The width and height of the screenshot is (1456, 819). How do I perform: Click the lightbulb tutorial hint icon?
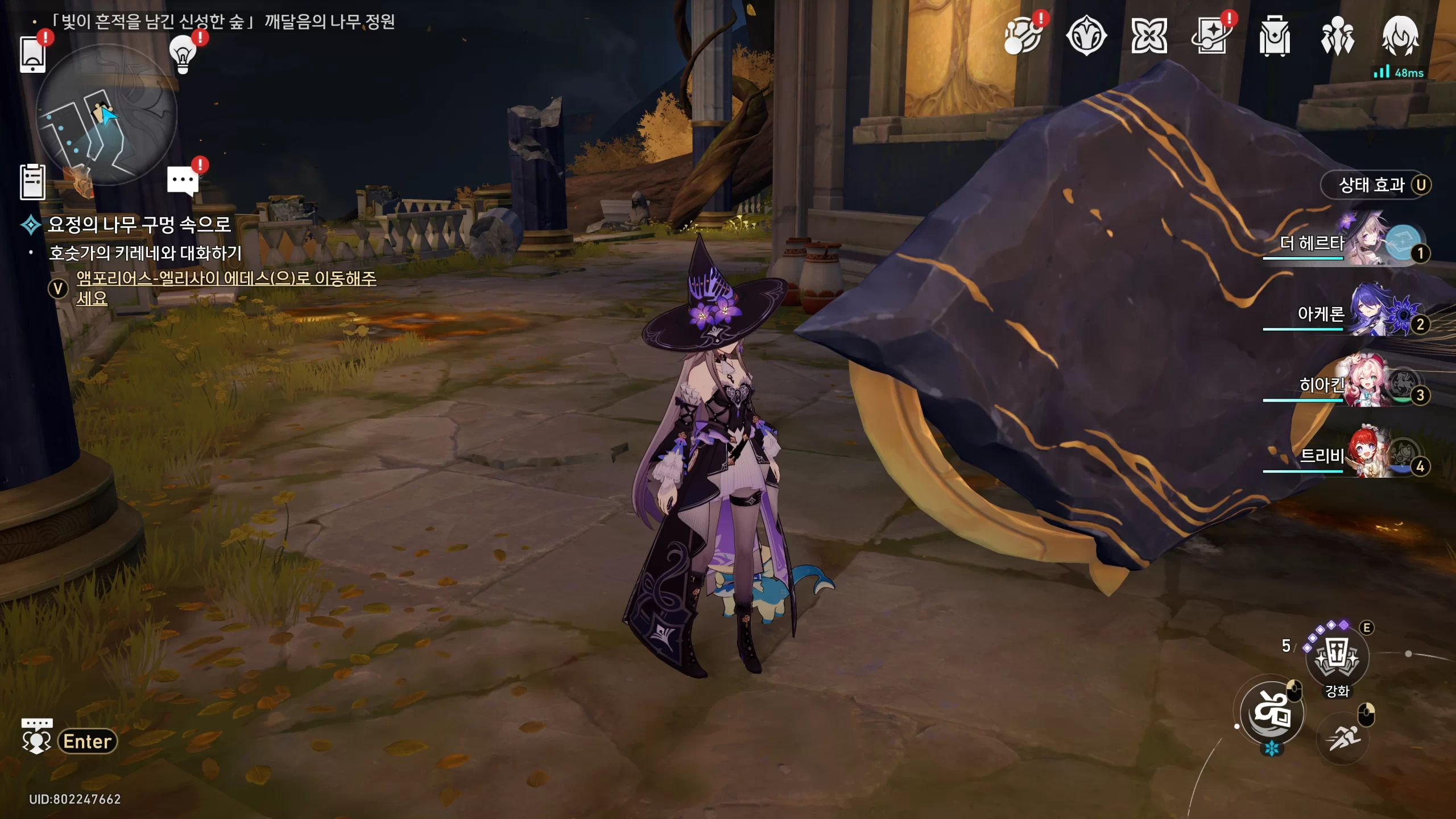(x=183, y=54)
